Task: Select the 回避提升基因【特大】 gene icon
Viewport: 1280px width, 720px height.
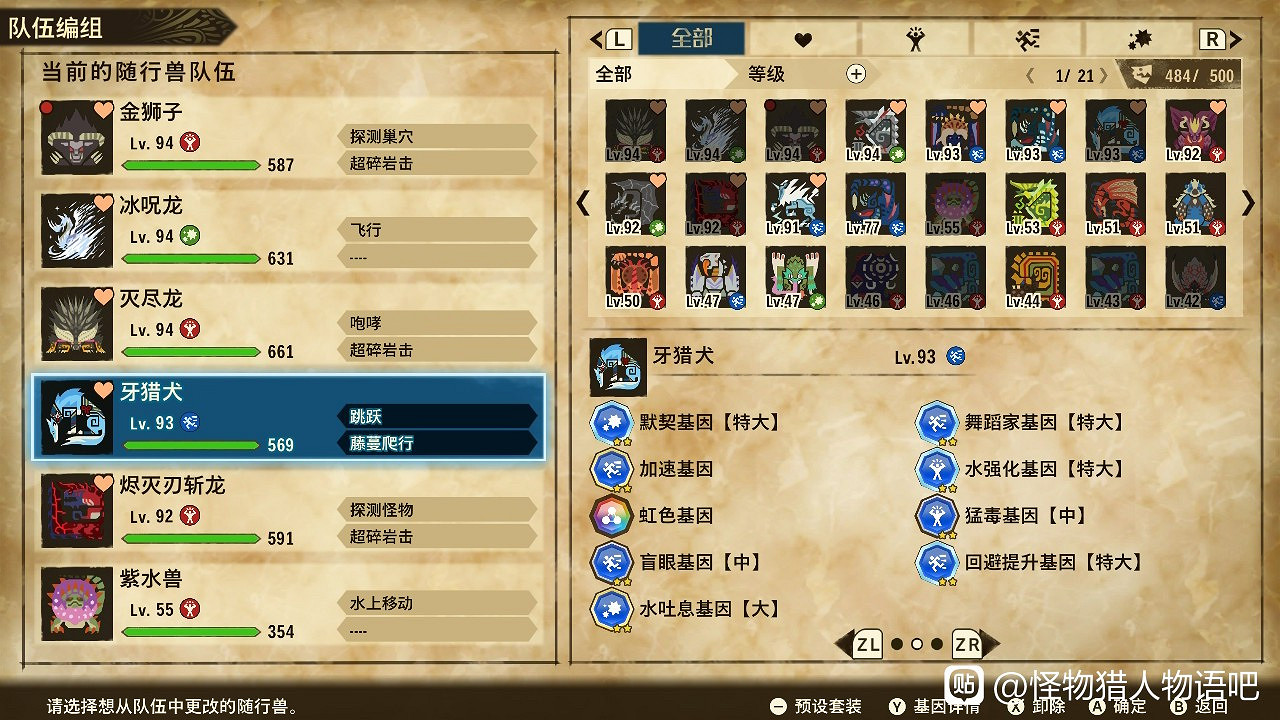Action: coord(938,562)
